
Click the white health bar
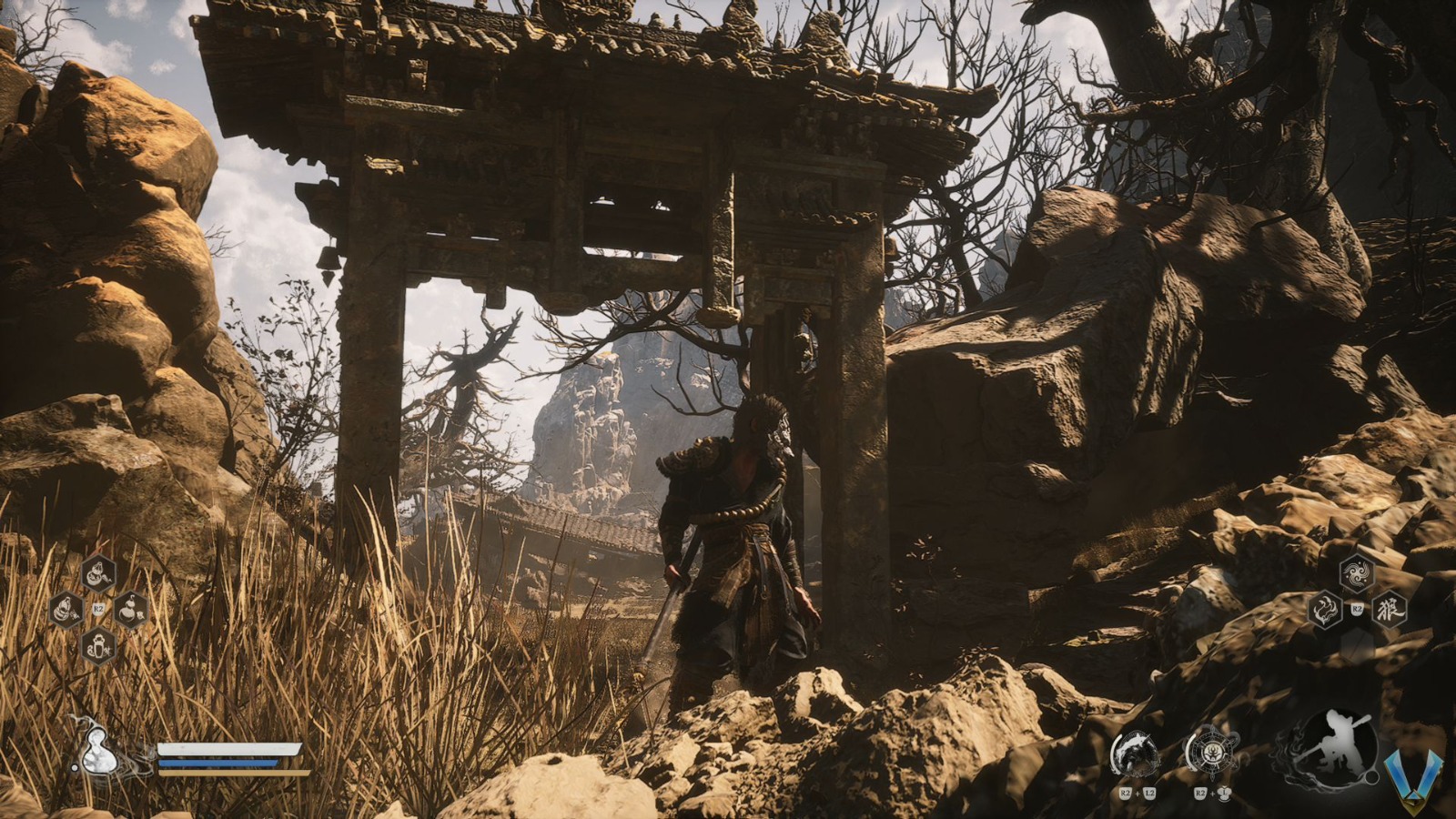(x=226, y=749)
